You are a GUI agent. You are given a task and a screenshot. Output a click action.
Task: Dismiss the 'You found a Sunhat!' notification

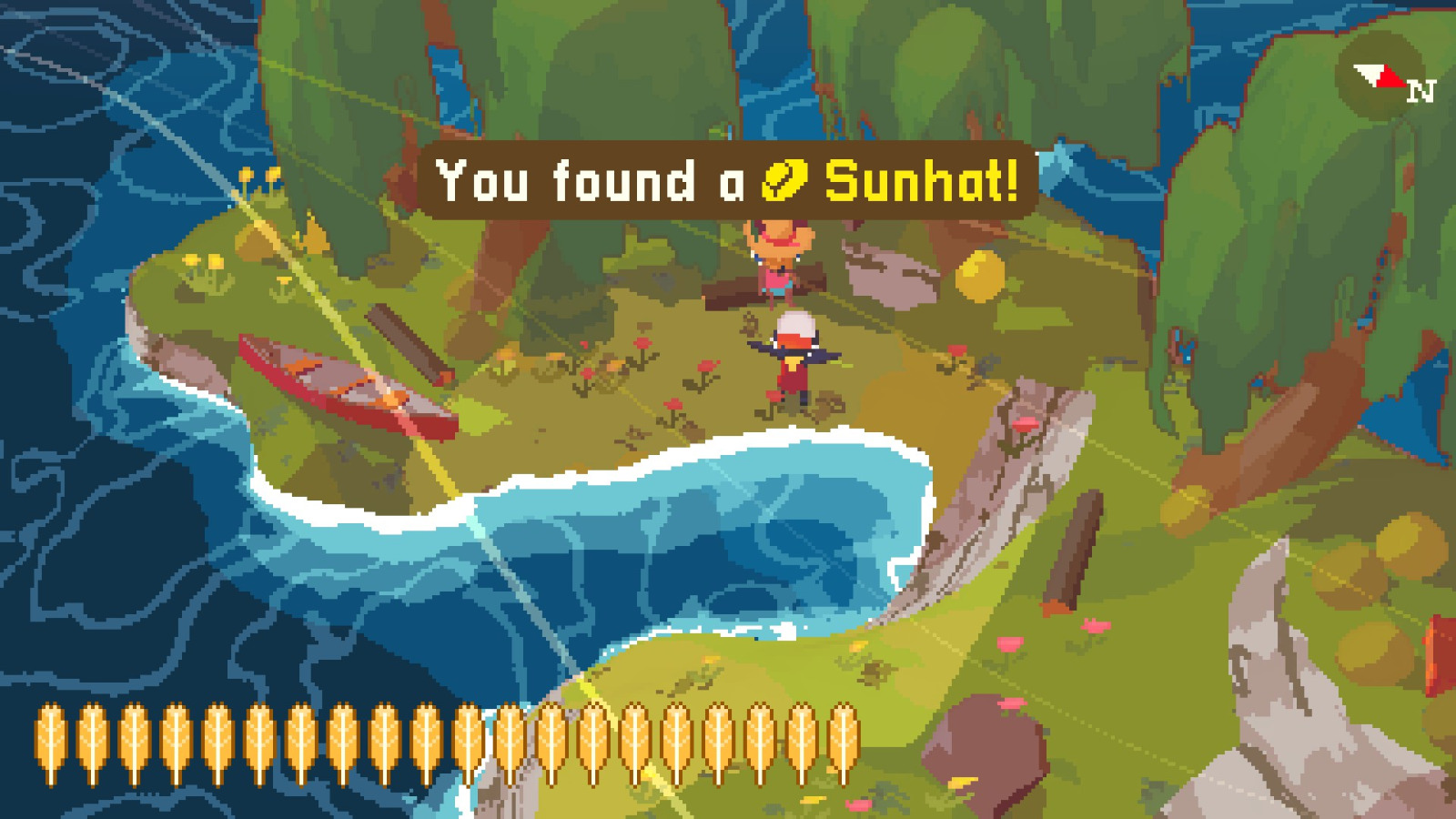click(728, 181)
